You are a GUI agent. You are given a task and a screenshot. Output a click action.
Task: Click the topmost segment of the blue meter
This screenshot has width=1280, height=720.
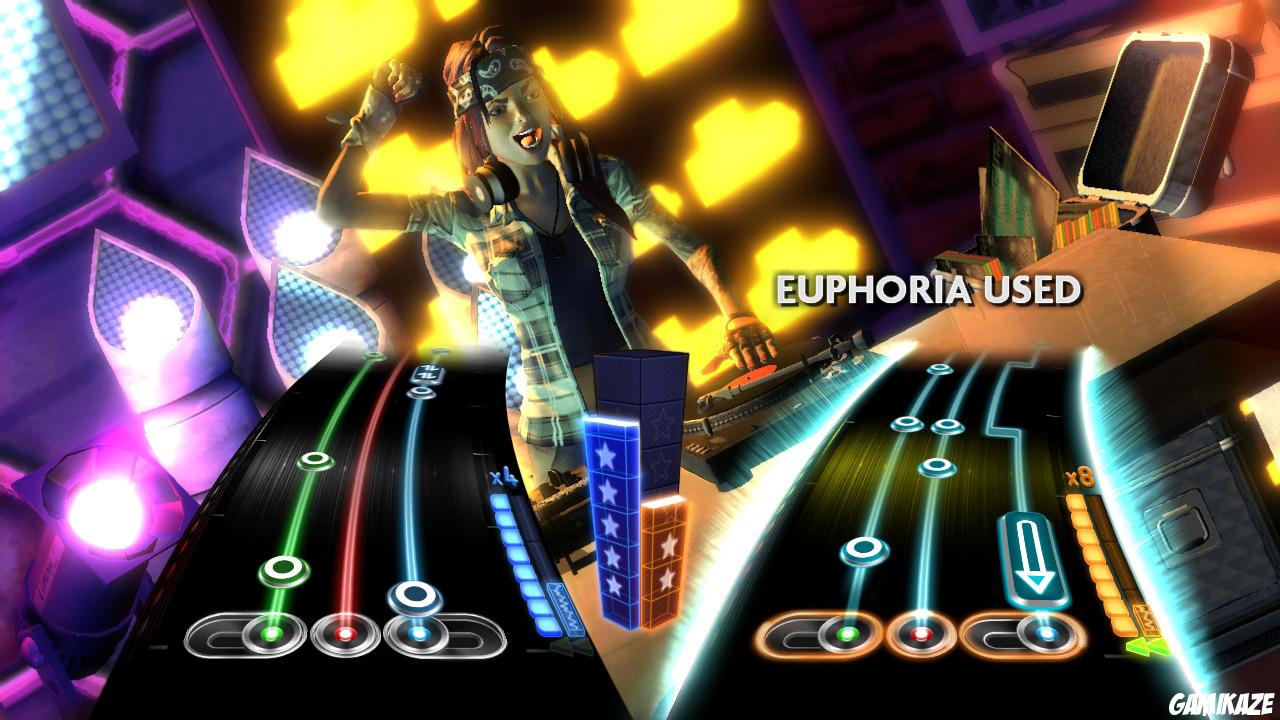click(x=499, y=500)
